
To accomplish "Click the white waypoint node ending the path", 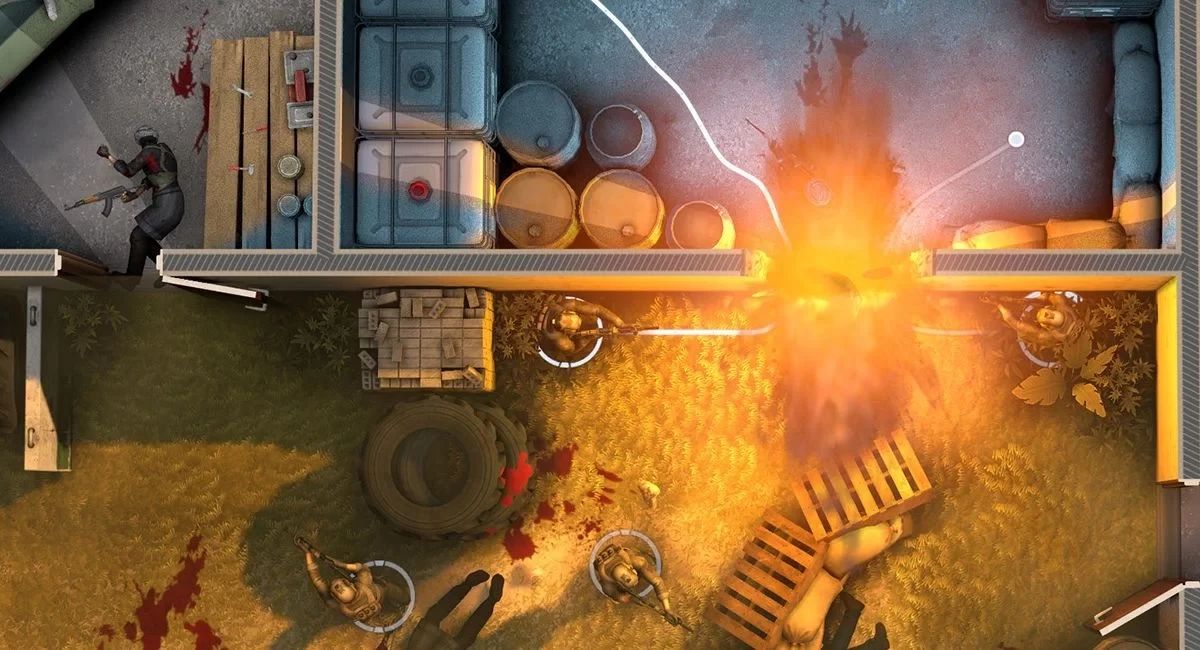I will click(1016, 139).
